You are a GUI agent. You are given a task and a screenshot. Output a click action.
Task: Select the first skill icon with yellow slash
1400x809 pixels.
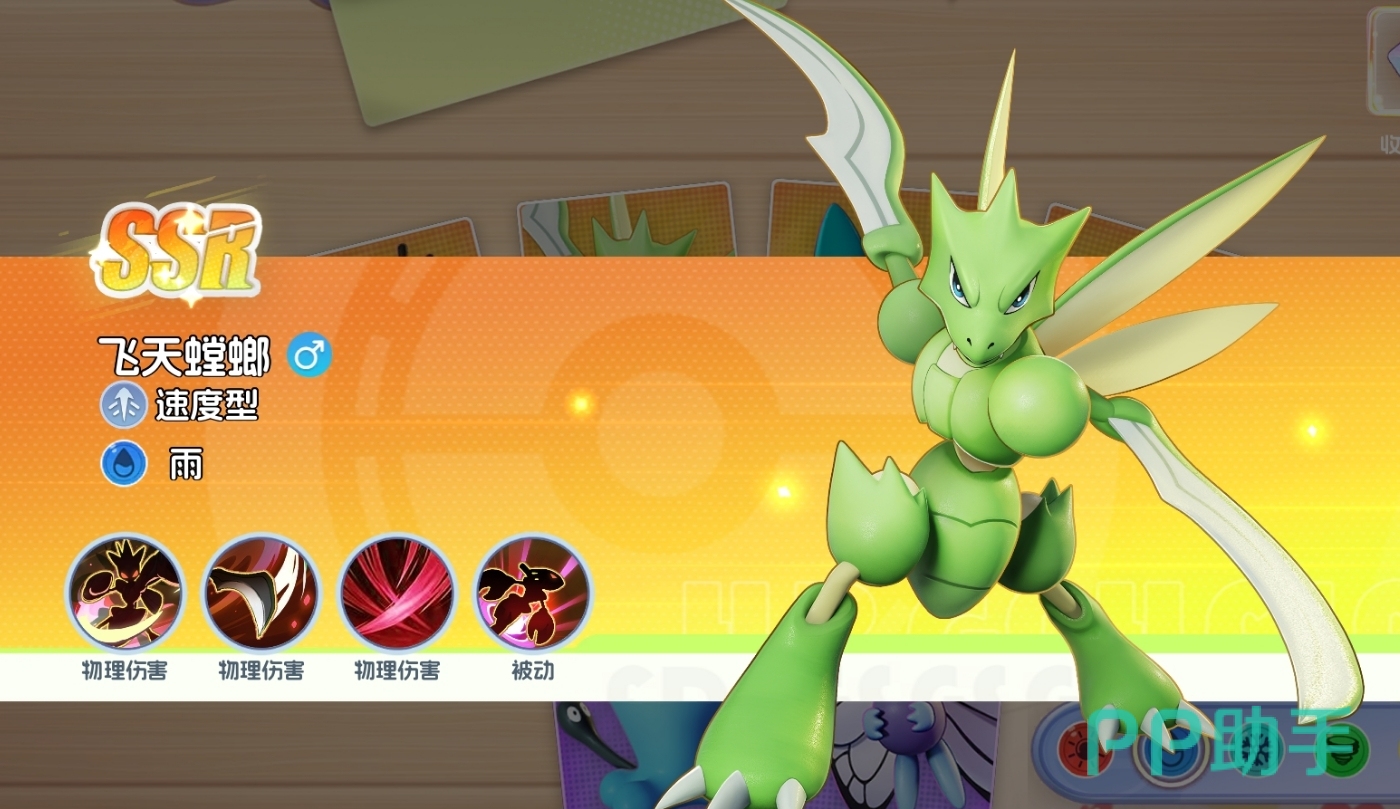tap(125, 593)
